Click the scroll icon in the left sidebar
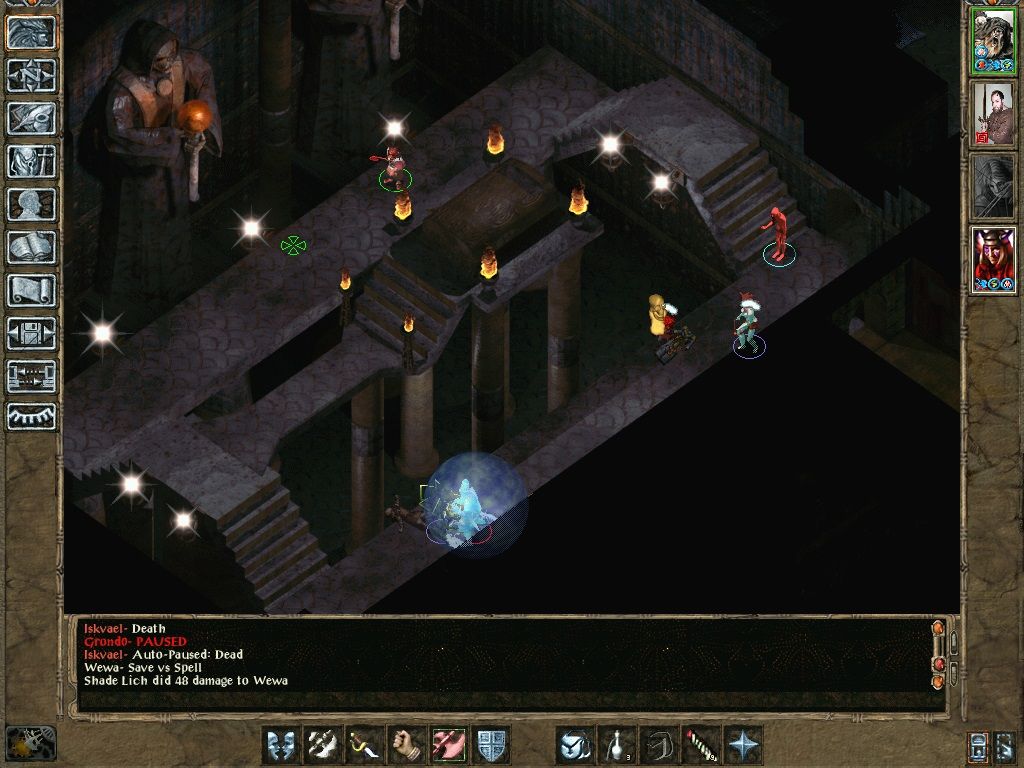 (x=32, y=290)
